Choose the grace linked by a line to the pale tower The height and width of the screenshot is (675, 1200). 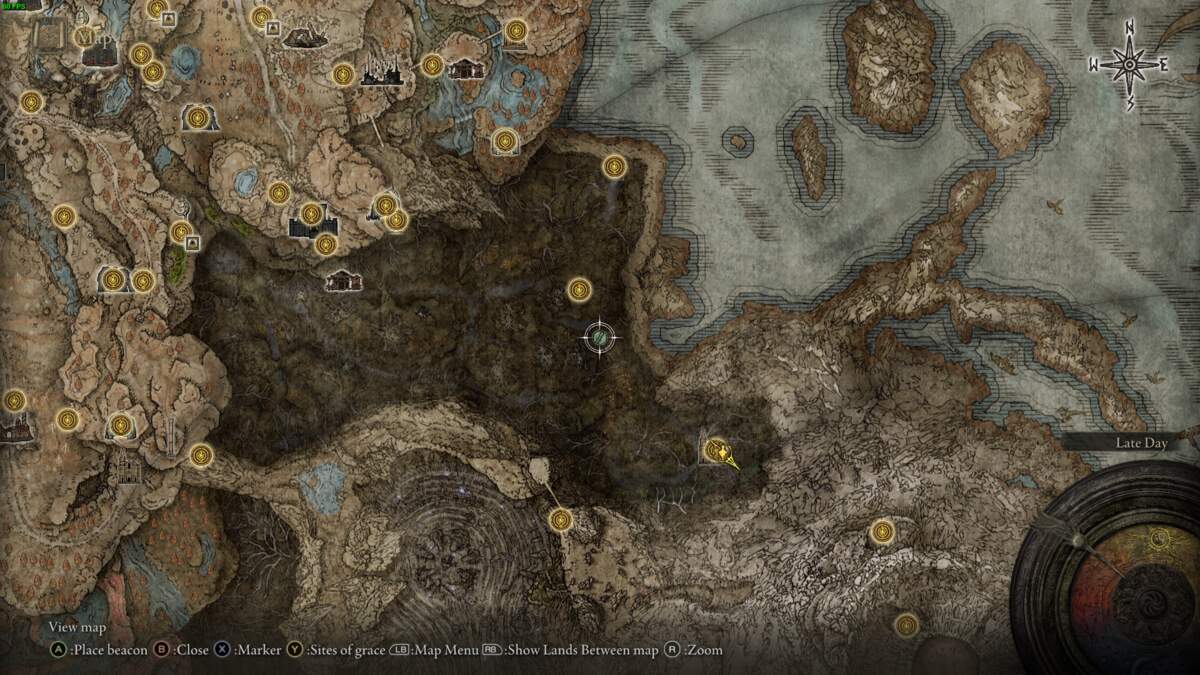coord(560,519)
